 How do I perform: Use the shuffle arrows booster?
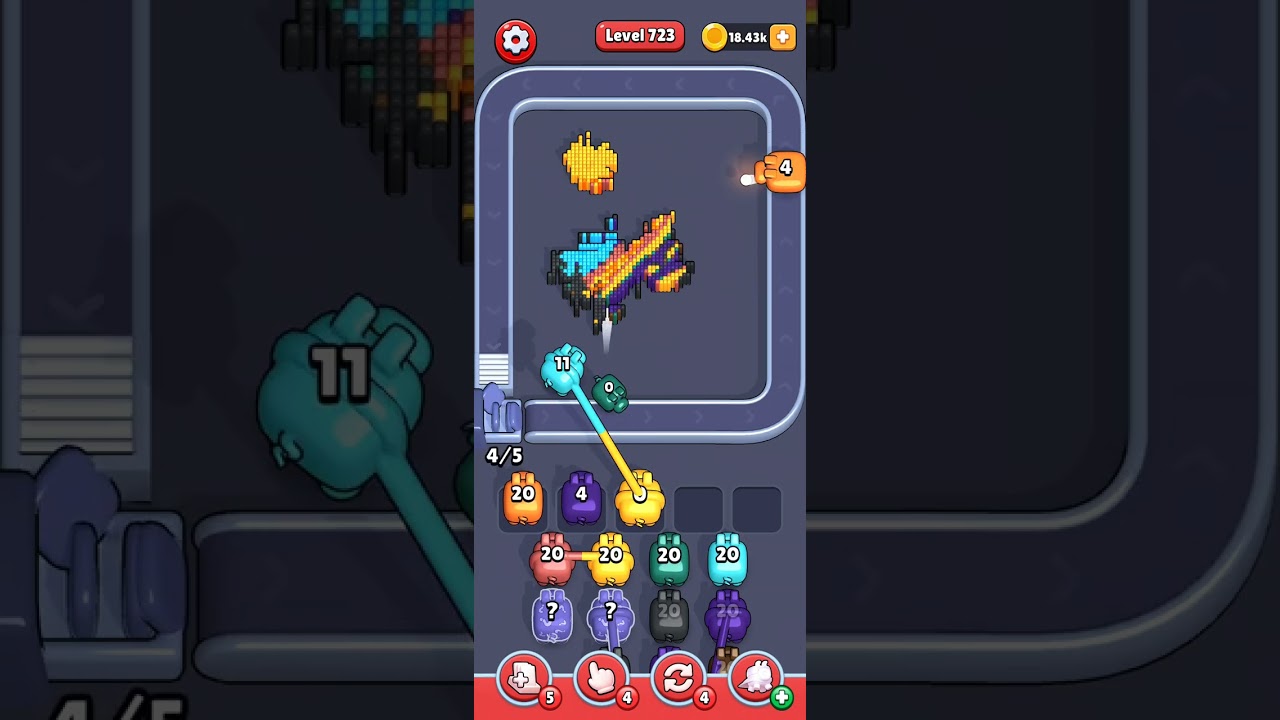(678, 679)
